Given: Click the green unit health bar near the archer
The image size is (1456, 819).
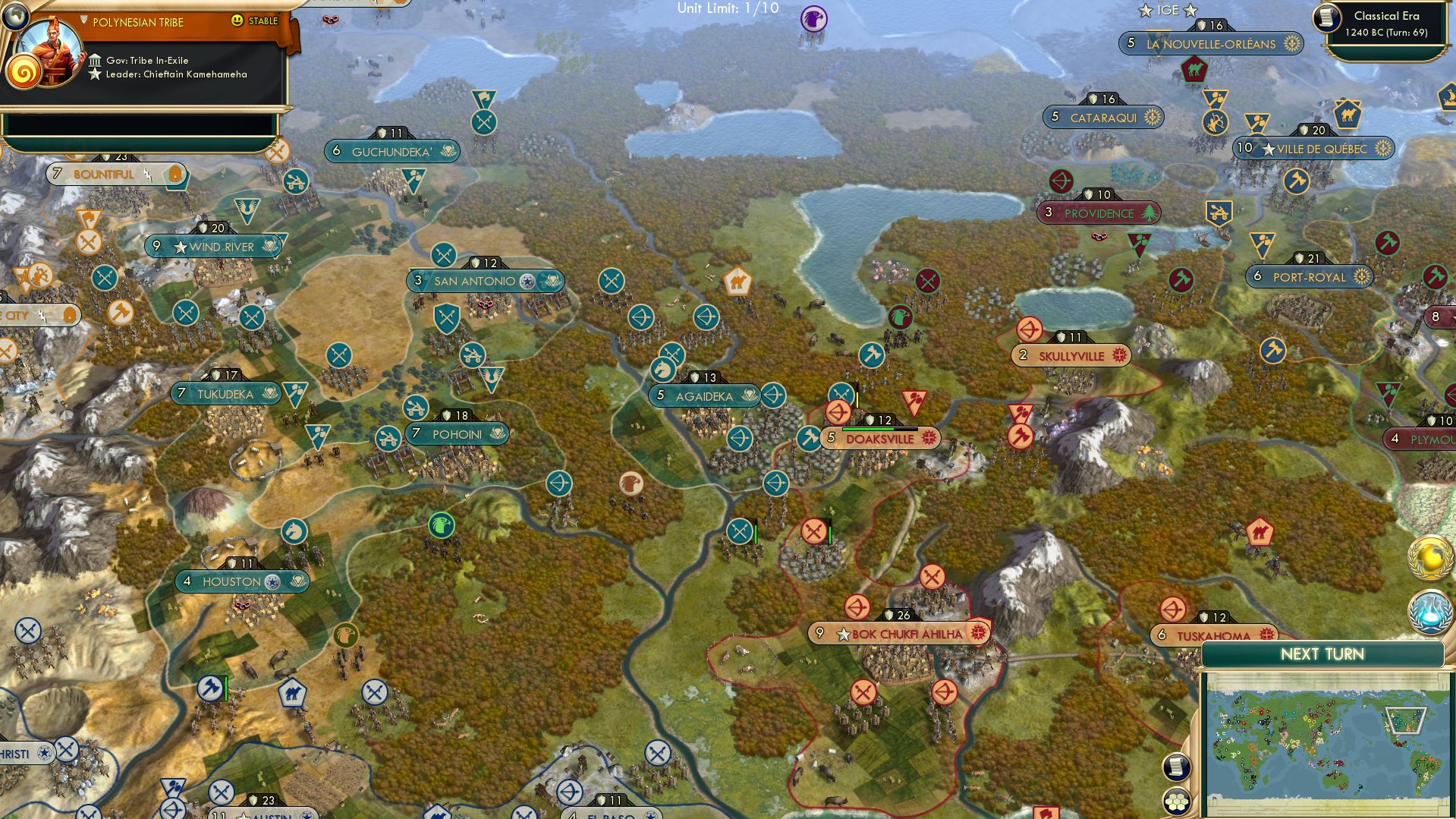Looking at the screenshot, I should pos(756,533).
